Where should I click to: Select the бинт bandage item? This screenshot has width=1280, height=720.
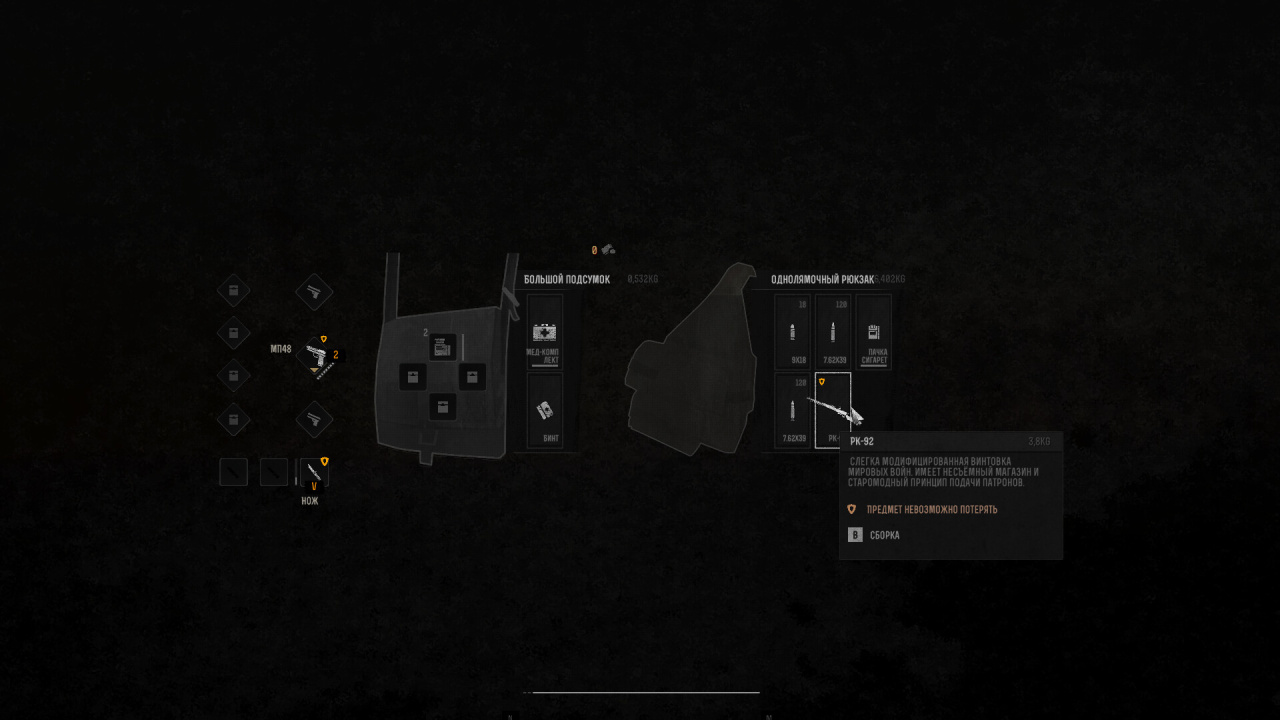(545, 410)
